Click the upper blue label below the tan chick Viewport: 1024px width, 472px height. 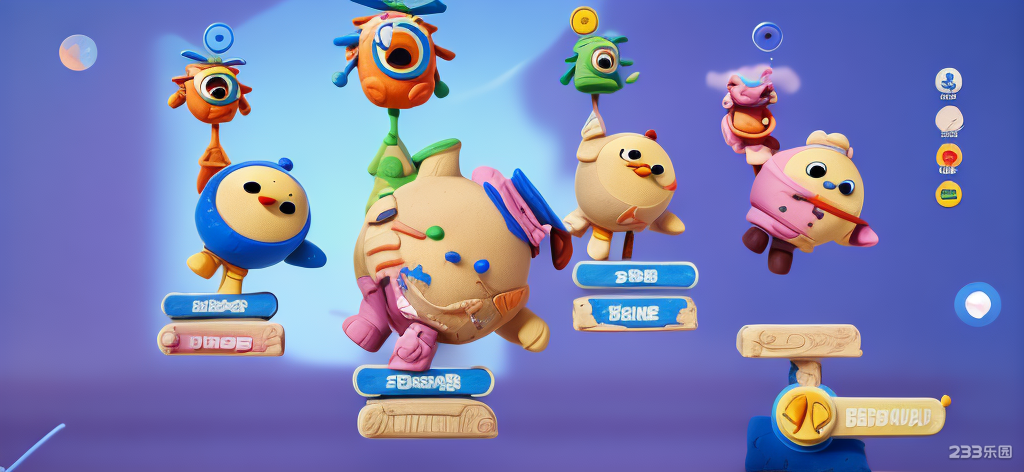[635, 275]
